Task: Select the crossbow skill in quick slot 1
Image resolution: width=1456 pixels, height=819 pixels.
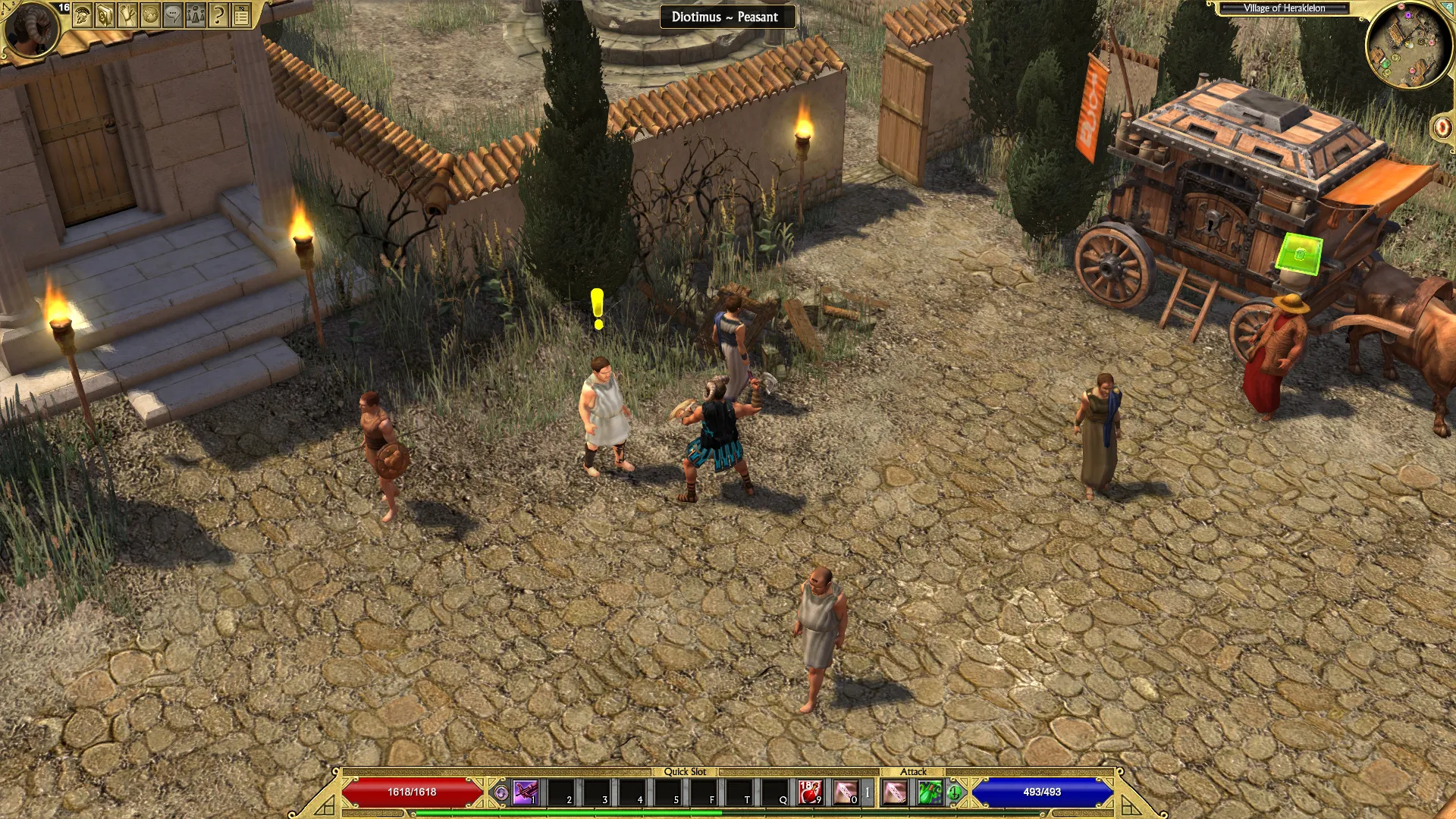Action: click(x=525, y=792)
